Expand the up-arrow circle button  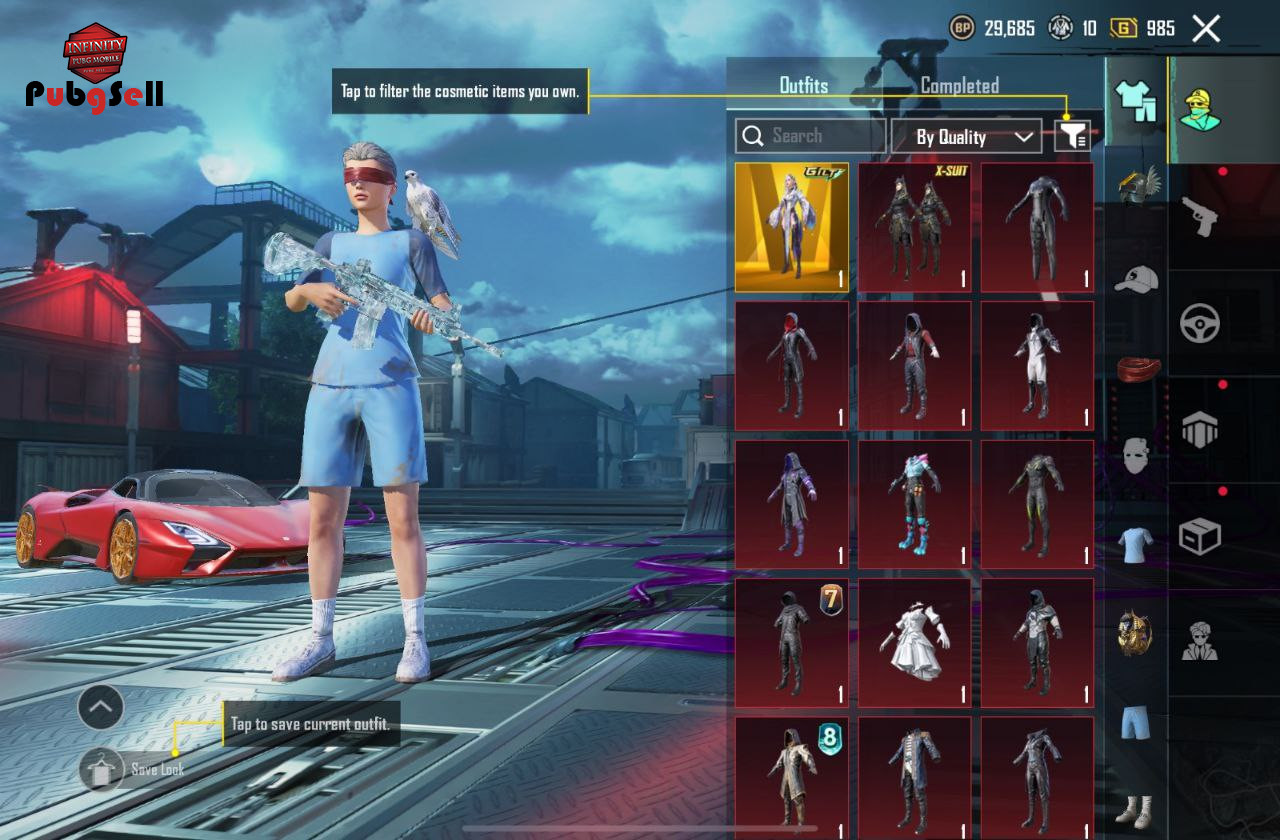click(x=101, y=708)
